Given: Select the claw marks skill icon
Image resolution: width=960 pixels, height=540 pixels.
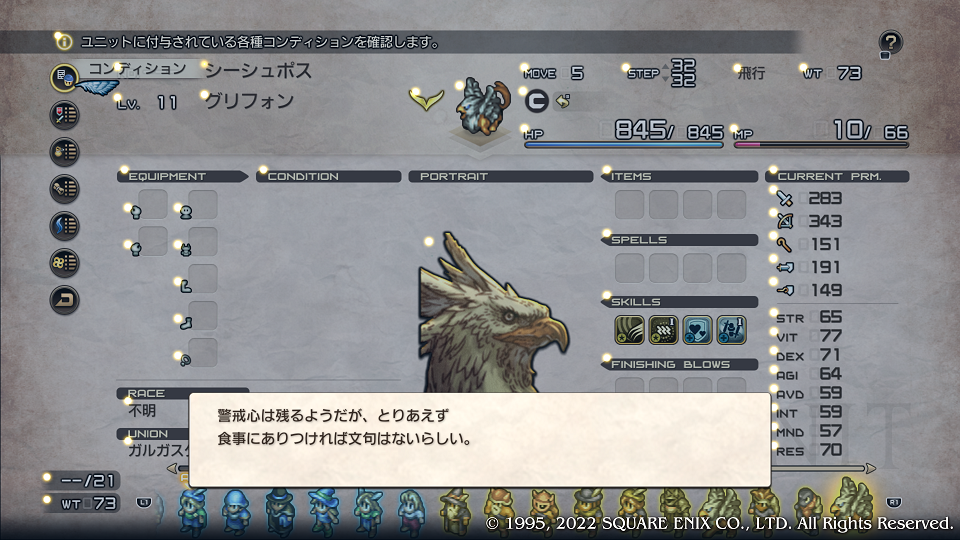Looking at the screenshot, I should [x=663, y=327].
